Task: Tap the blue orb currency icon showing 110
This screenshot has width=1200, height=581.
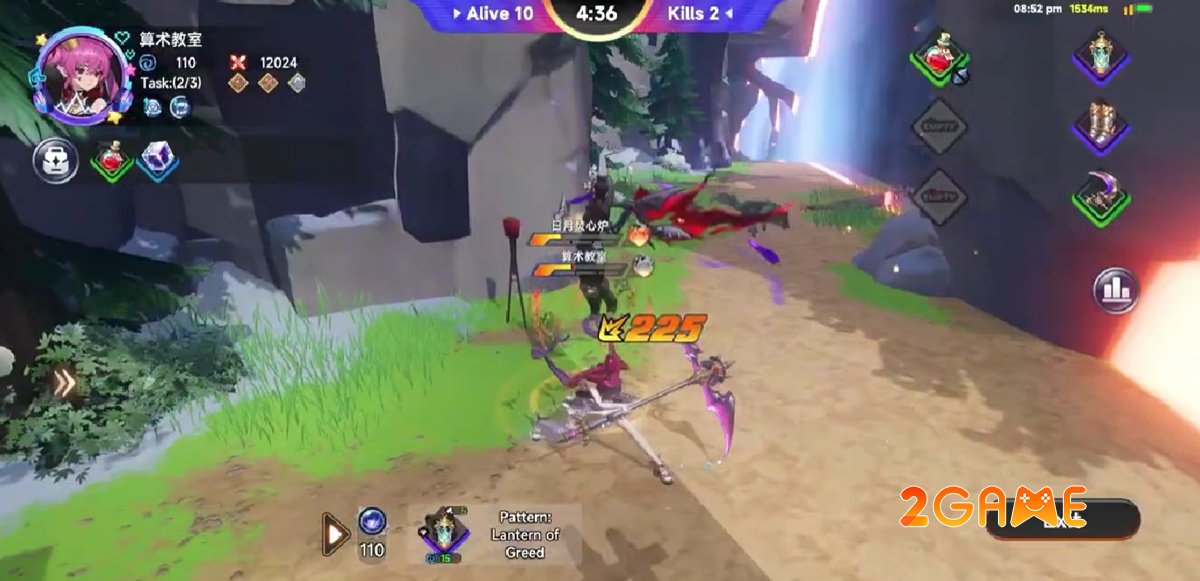Action: pos(372,521)
